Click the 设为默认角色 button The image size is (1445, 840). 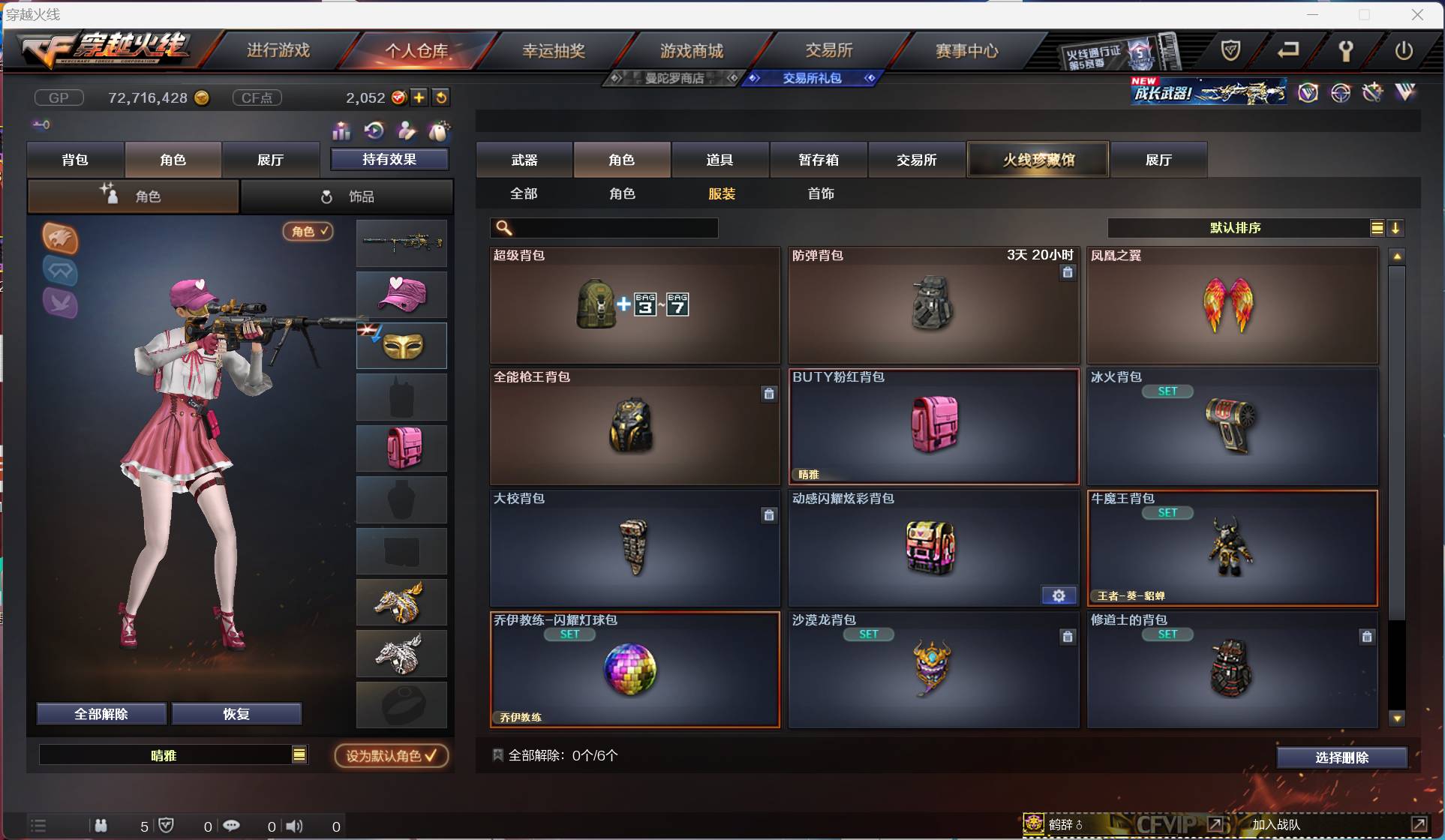[x=389, y=755]
